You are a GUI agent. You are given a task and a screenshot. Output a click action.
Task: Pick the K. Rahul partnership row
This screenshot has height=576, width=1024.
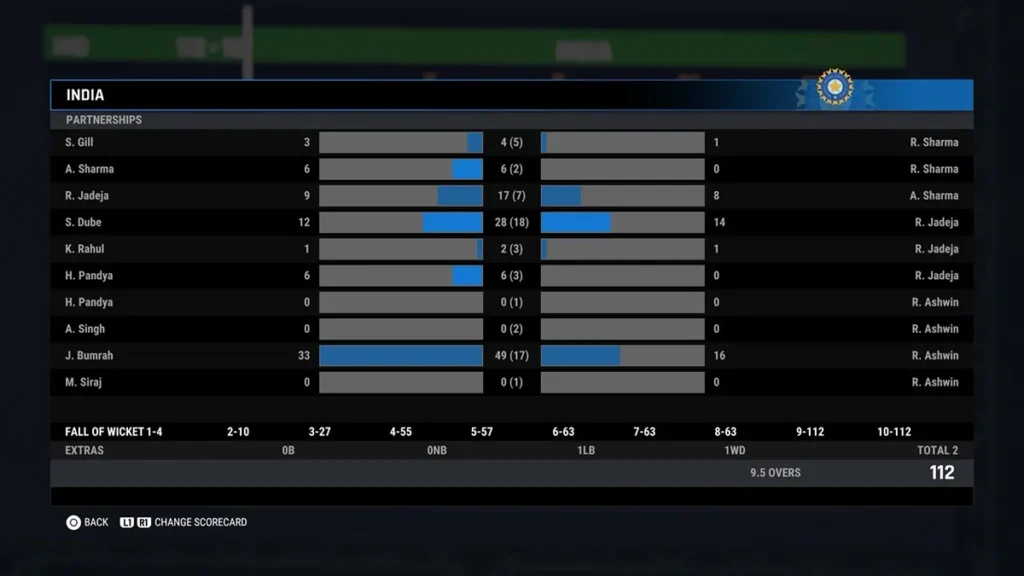point(511,249)
